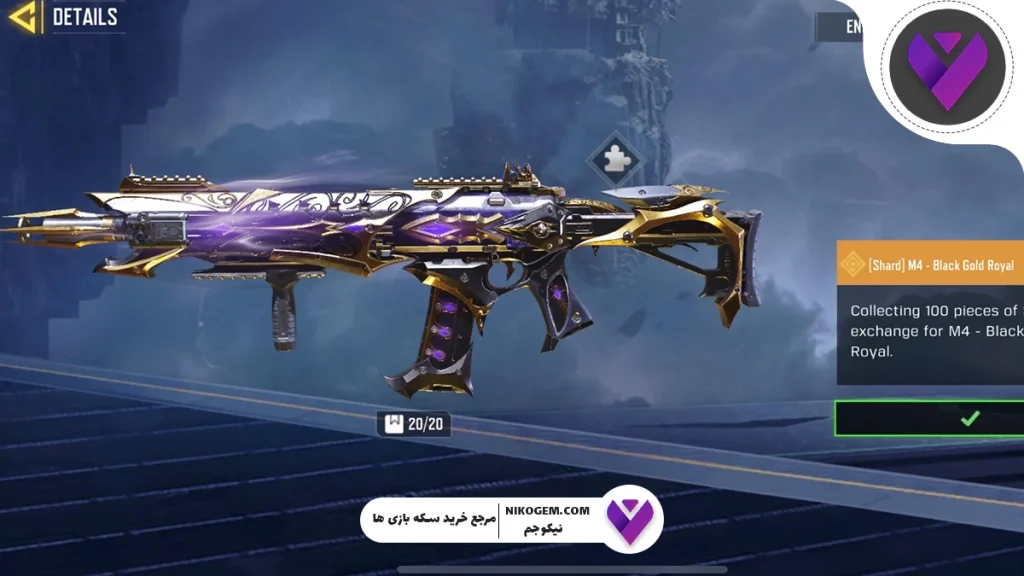The height and width of the screenshot is (576, 1024).
Task: Open the 20/20 attachments counter
Action: (414, 424)
